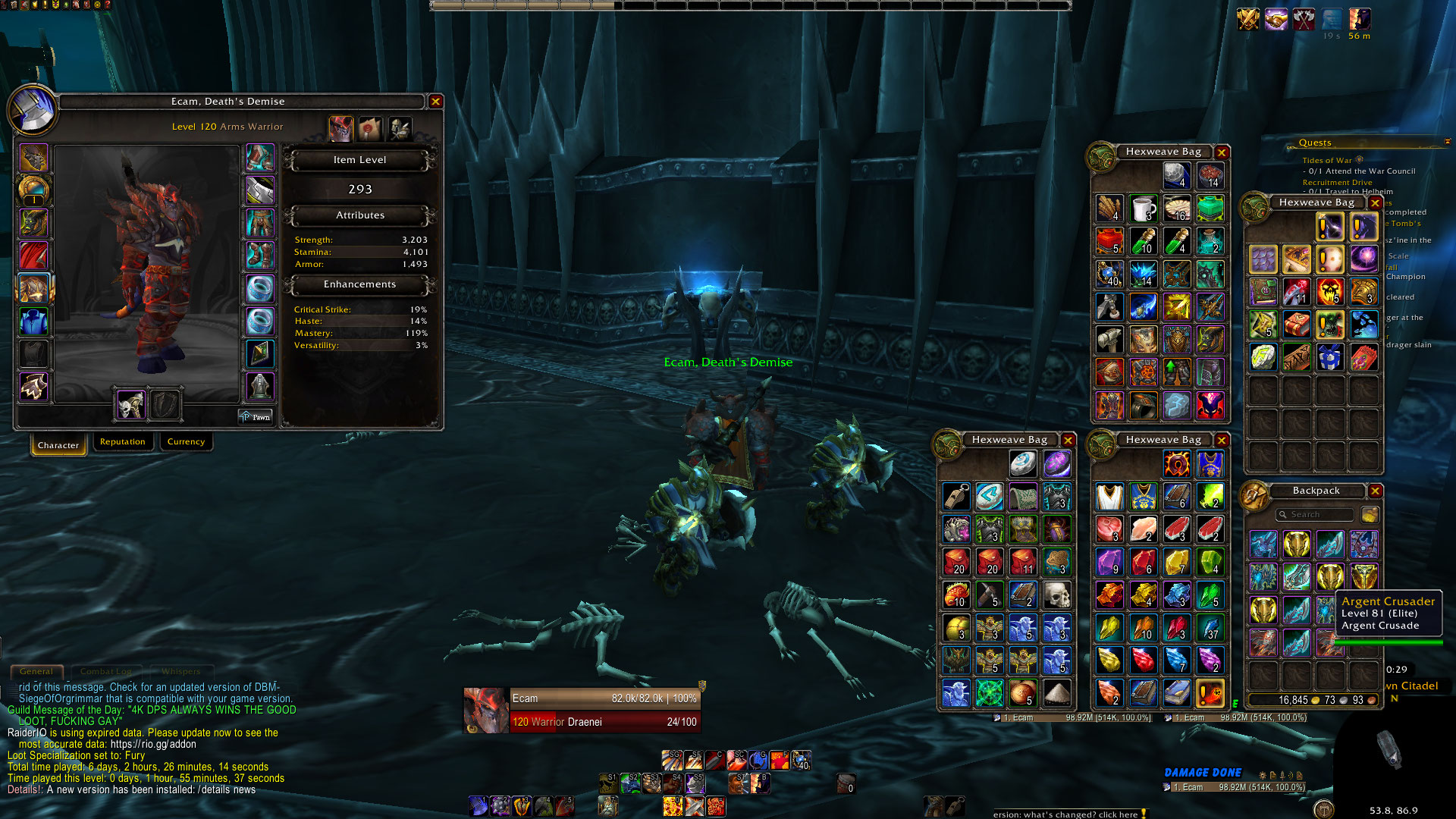Close the character info window
Viewport: 1456px width, 819px height.
tap(435, 102)
